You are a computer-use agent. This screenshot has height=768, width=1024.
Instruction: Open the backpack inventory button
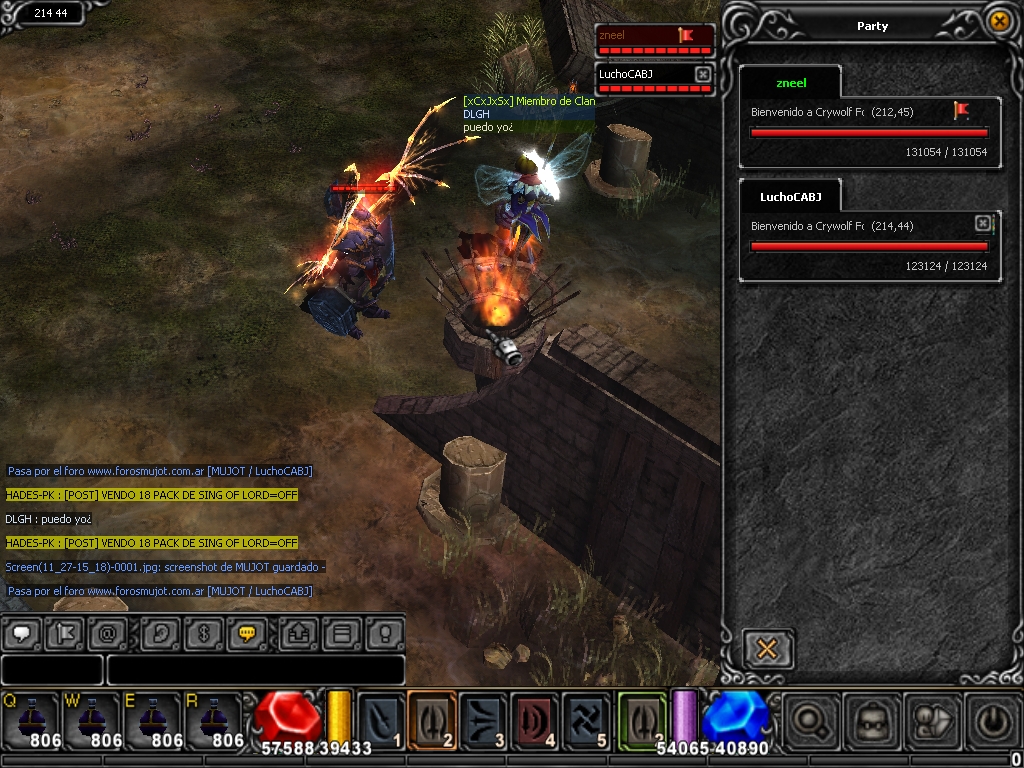coord(868,719)
